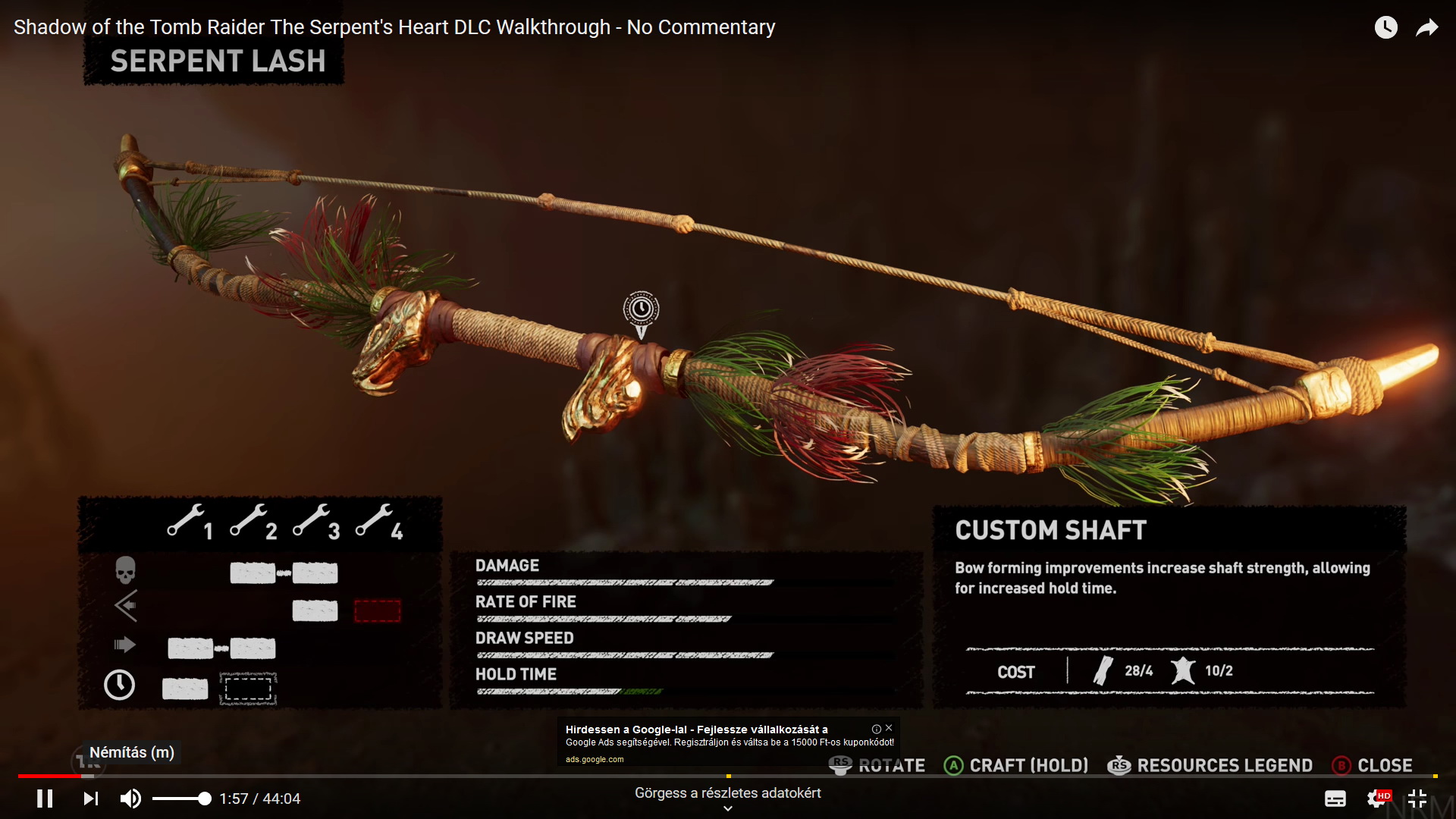Select the red locked rate of fire upgrade
The height and width of the screenshot is (819, 1456).
click(x=377, y=610)
